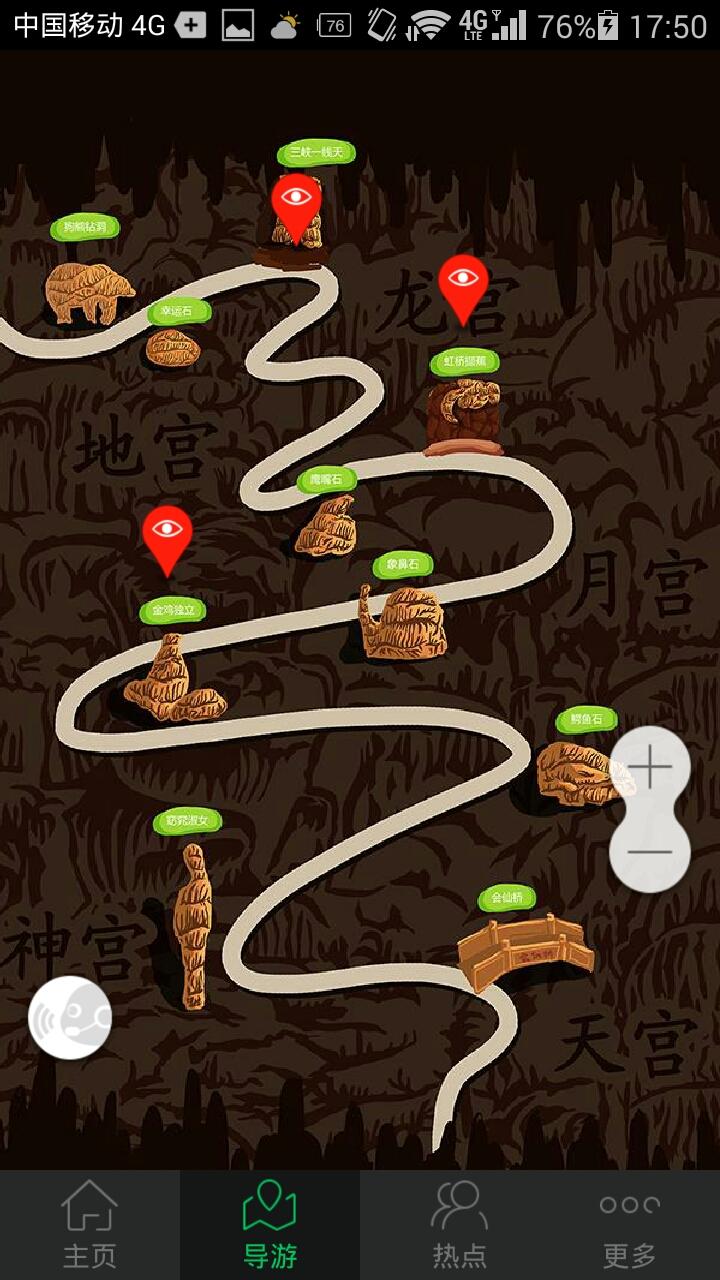
Task: Select the green label above the bear rock
Action: pyautogui.click(x=85, y=227)
